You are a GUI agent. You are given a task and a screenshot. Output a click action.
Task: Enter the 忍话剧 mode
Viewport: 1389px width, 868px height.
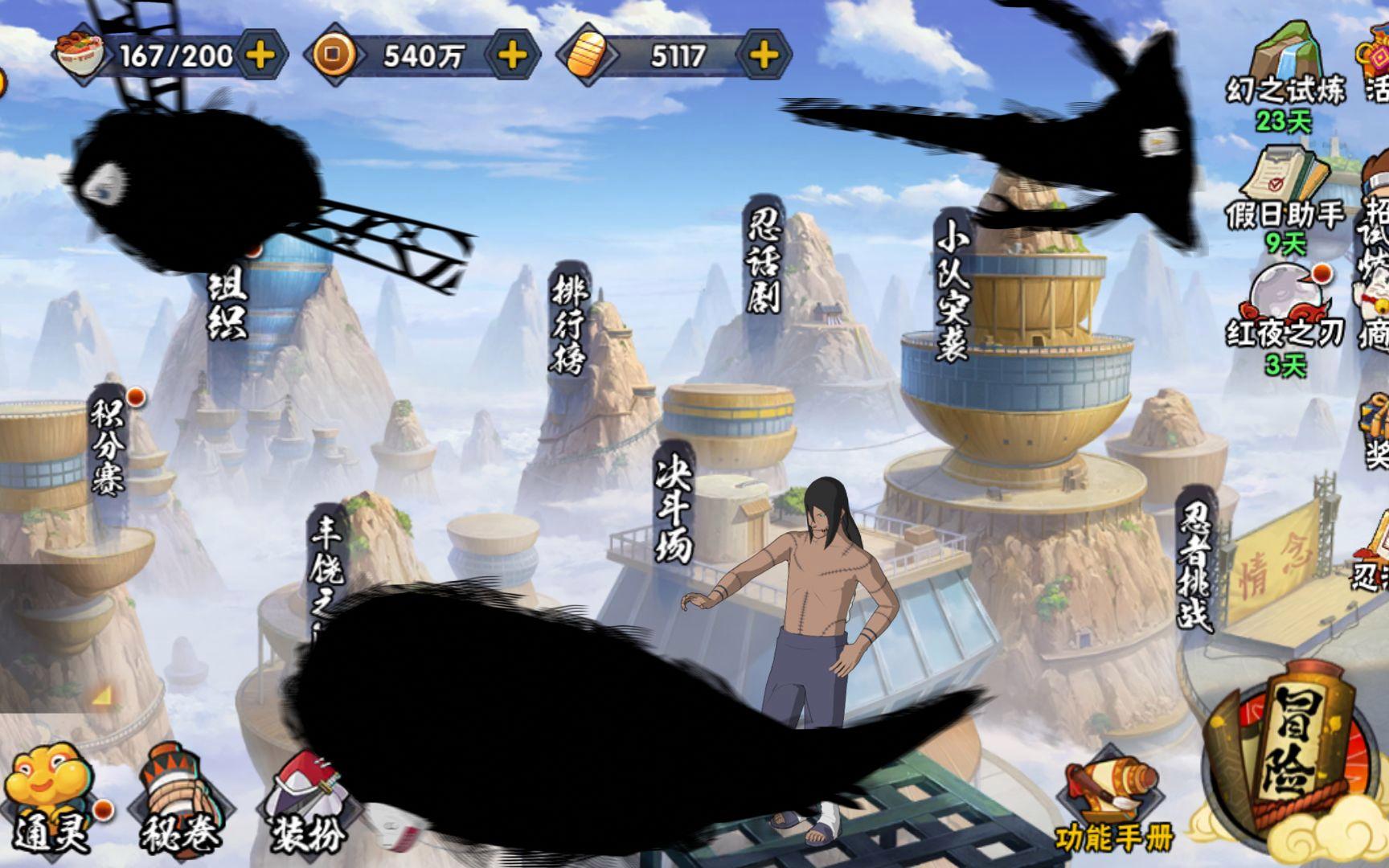[764, 256]
